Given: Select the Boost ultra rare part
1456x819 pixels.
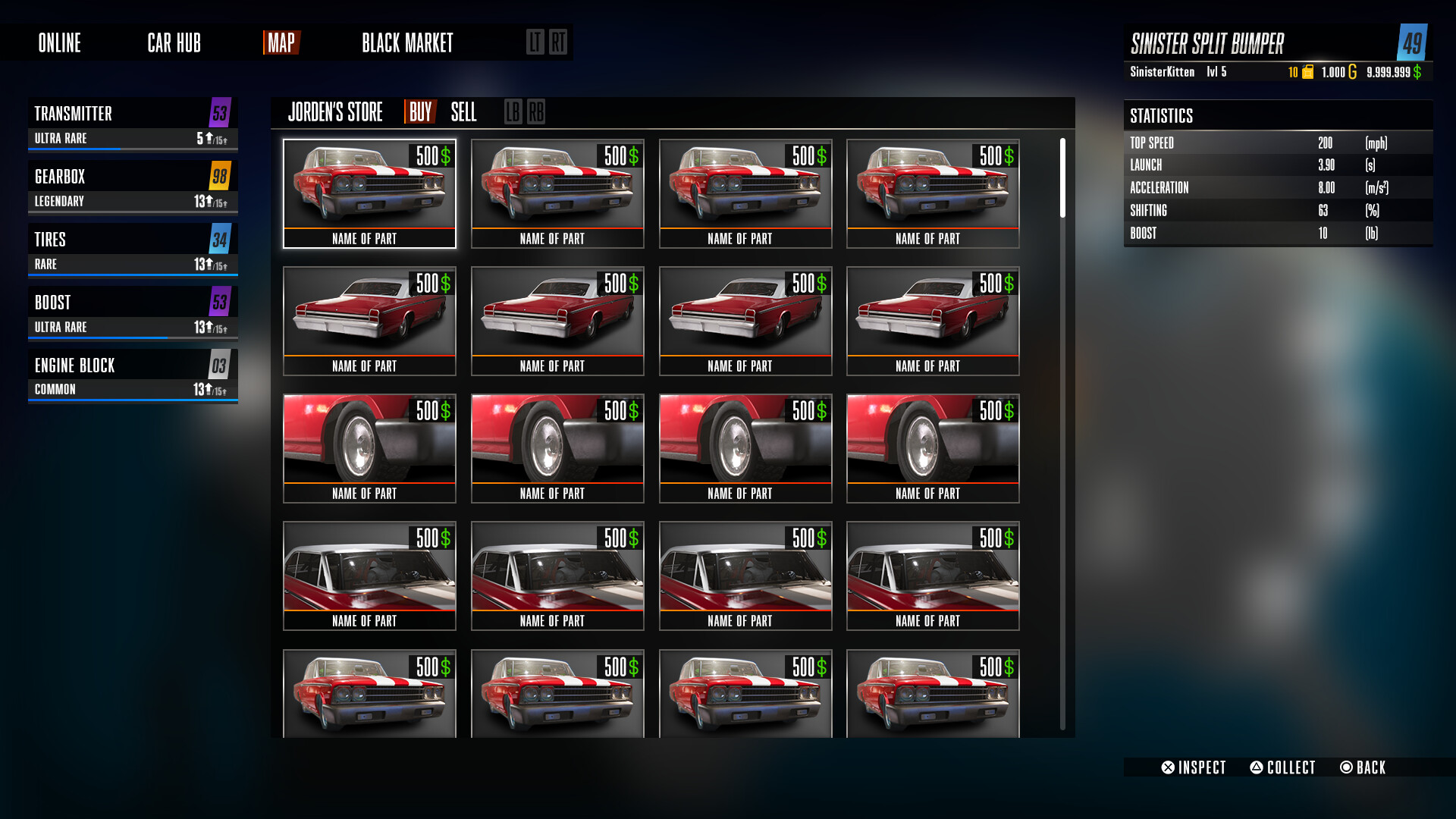Looking at the screenshot, I should (133, 312).
